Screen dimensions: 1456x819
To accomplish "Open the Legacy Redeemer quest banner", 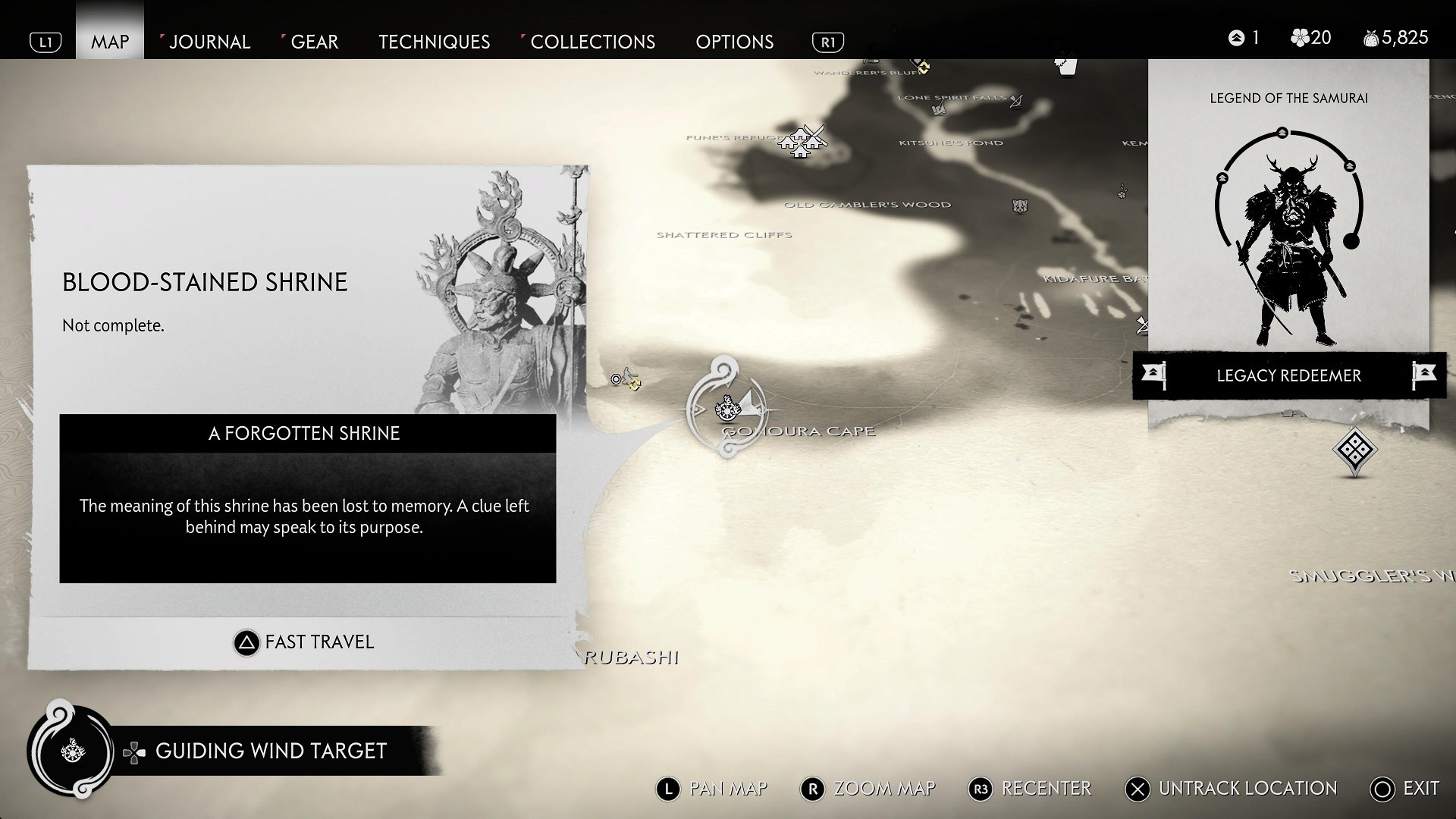I will coord(1288,375).
